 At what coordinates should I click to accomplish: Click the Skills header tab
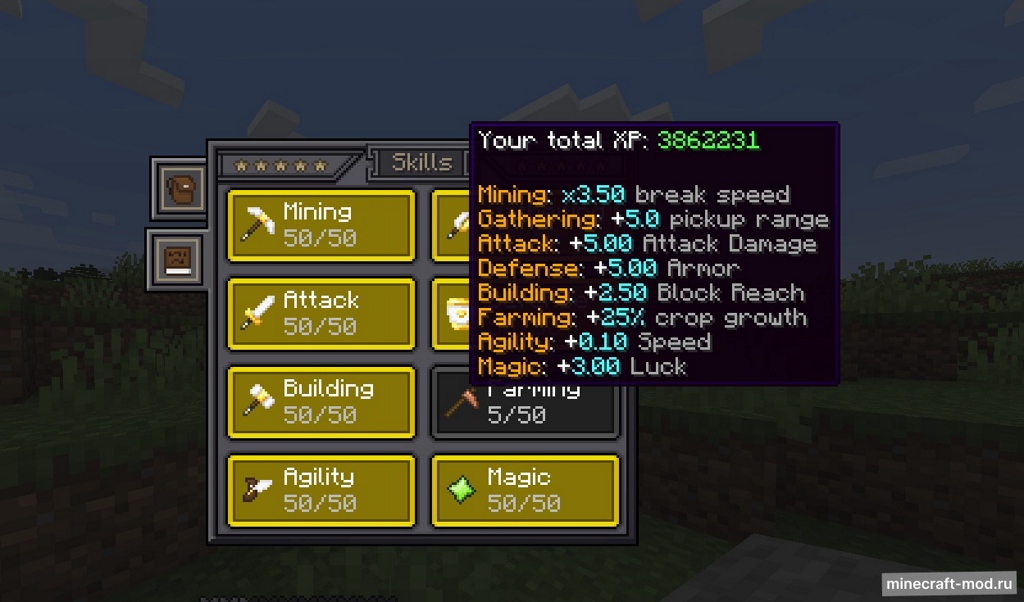(x=420, y=163)
